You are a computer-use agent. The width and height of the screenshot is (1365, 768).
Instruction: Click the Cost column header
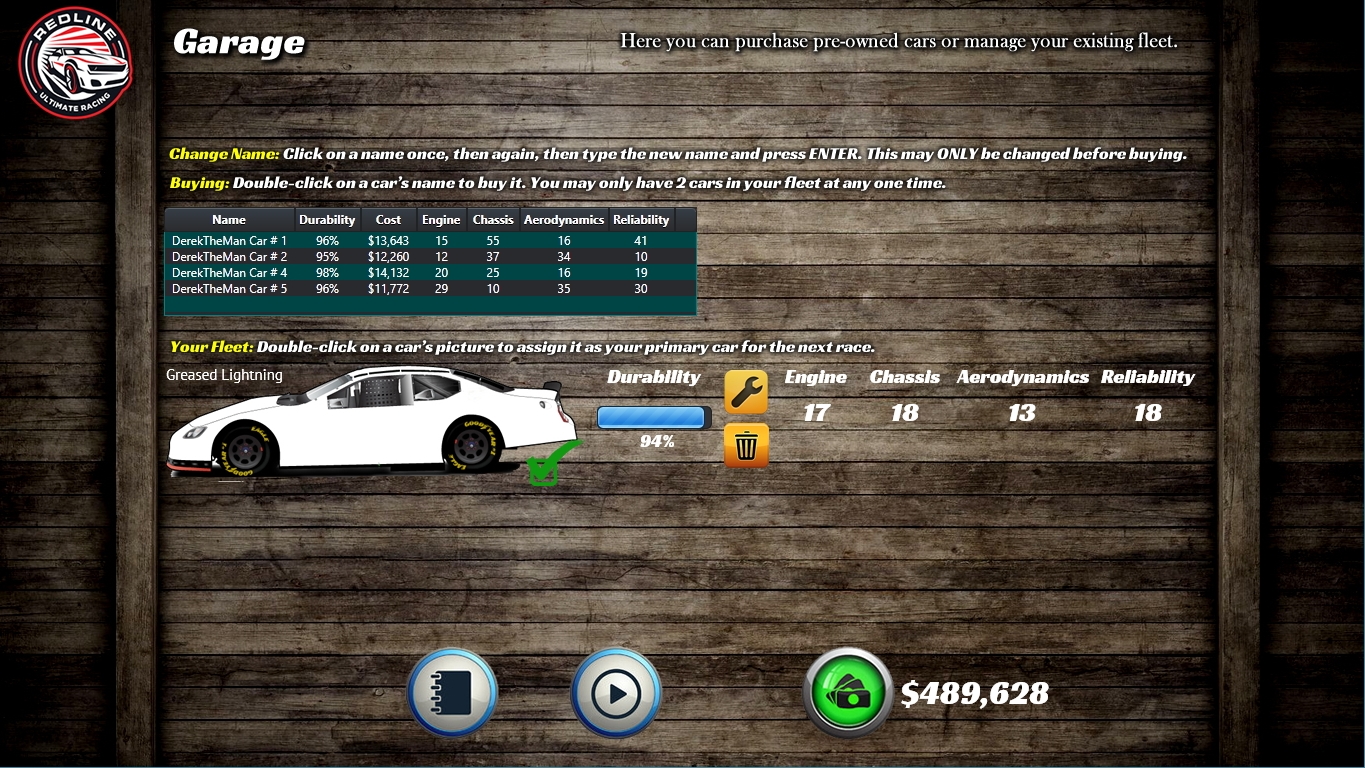click(x=388, y=219)
